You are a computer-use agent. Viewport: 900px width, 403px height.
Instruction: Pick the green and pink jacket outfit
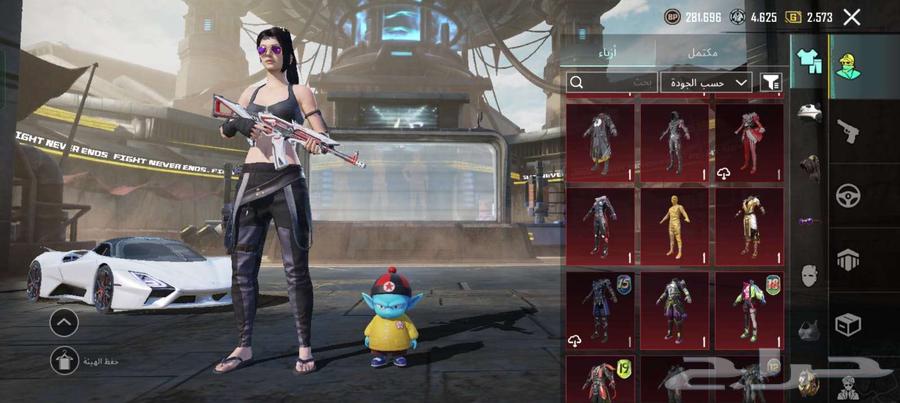(x=750, y=310)
